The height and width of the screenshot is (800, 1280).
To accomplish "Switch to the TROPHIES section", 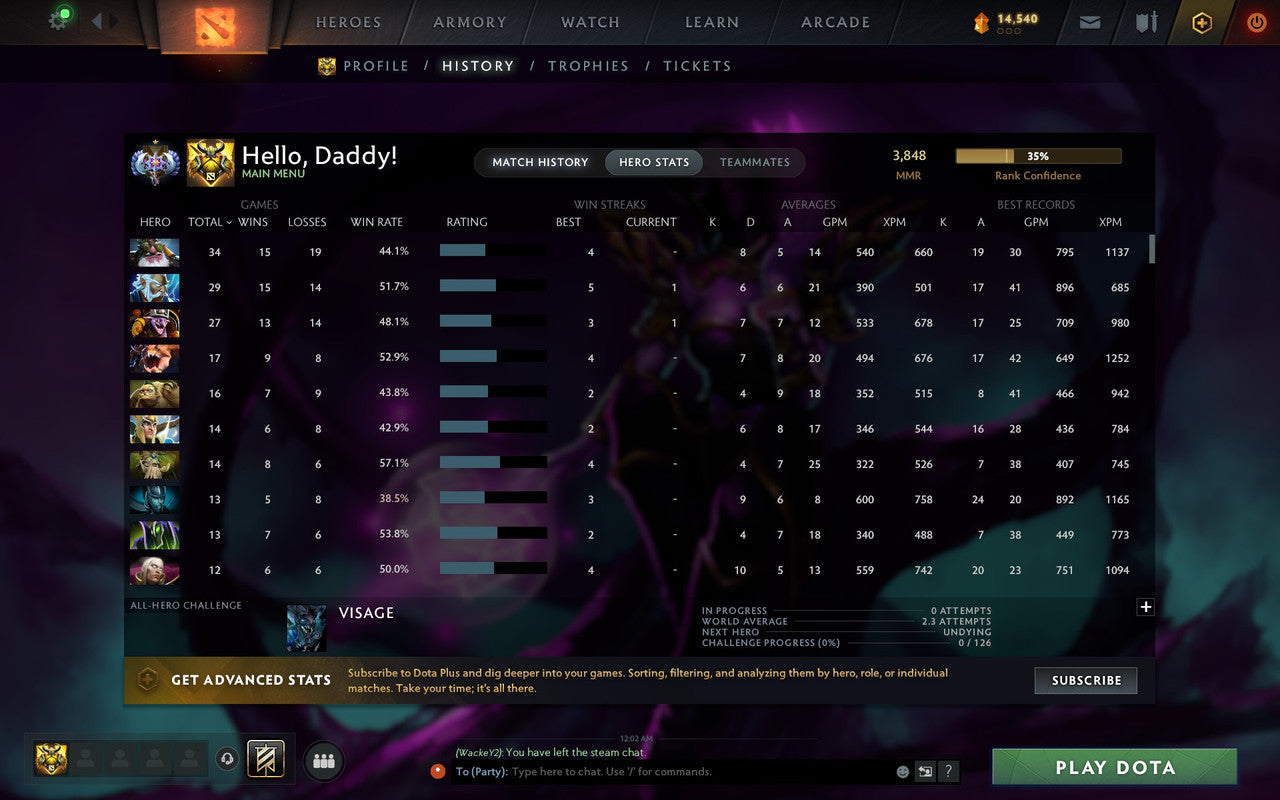I will click(x=588, y=66).
